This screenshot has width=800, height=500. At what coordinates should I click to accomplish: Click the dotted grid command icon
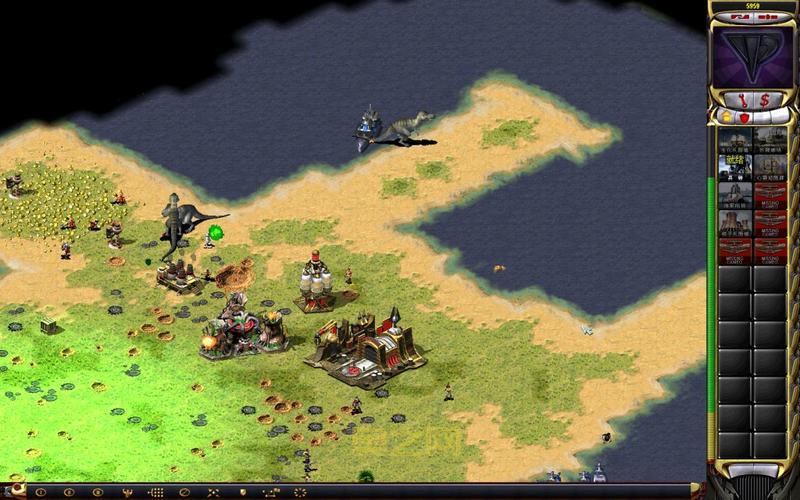[x=155, y=492]
